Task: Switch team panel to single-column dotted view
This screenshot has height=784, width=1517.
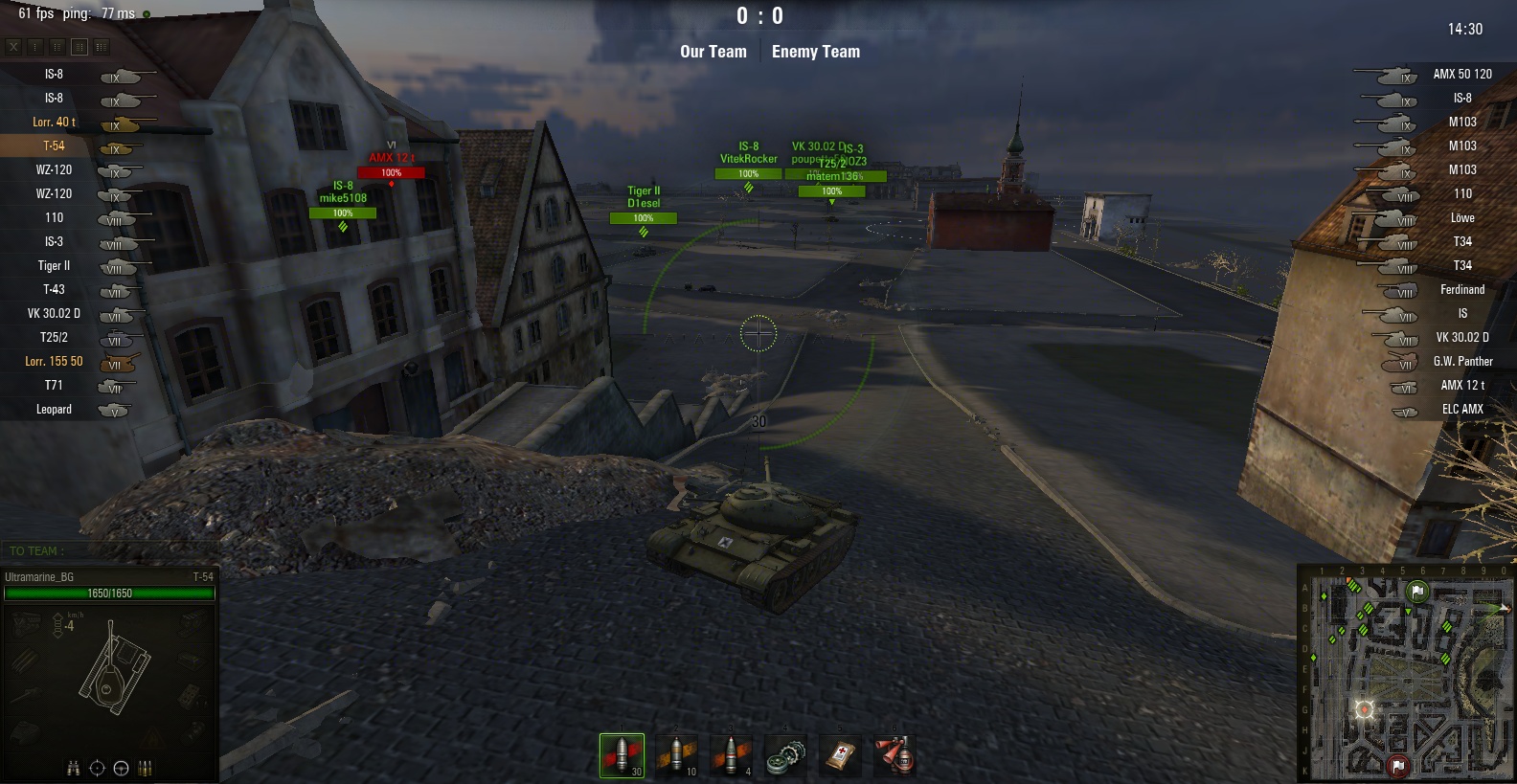Action: [x=35, y=46]
